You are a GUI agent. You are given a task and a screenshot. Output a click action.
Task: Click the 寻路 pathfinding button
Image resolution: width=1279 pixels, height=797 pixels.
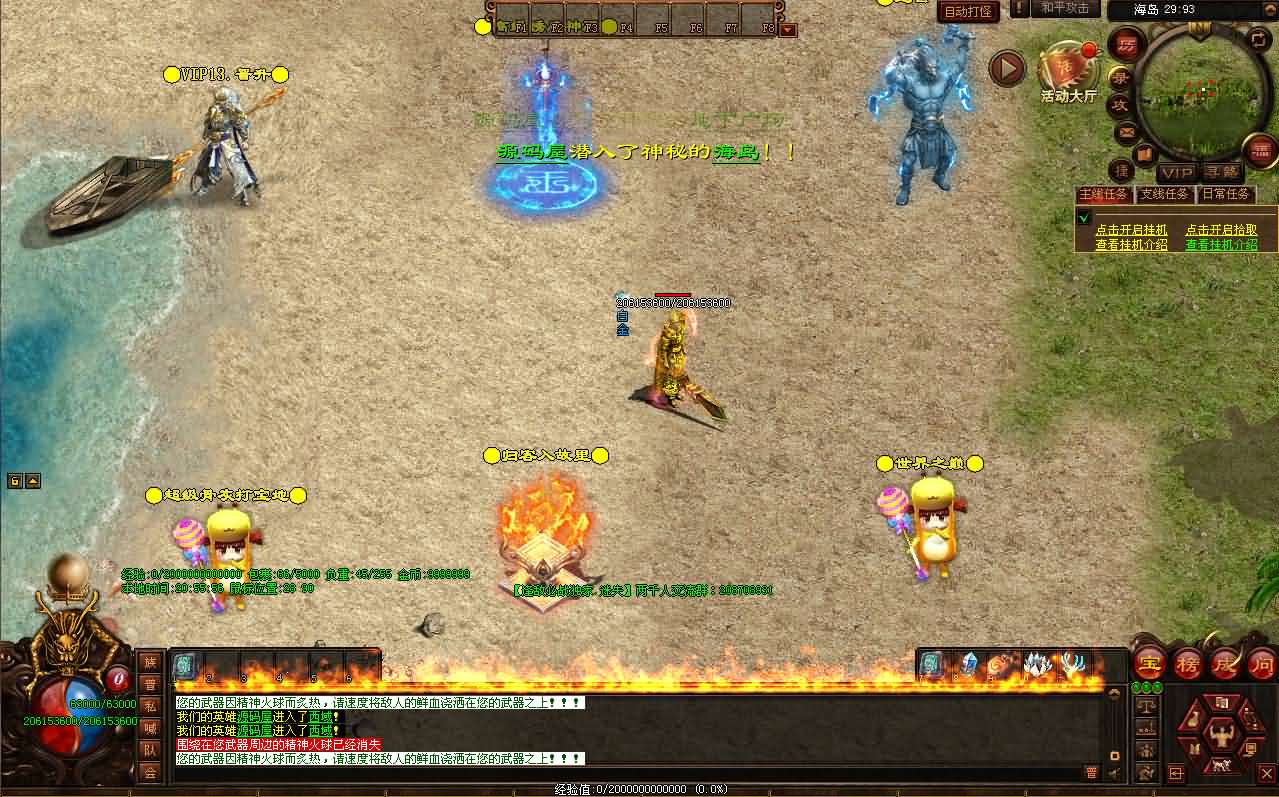tap(1220, 172)
